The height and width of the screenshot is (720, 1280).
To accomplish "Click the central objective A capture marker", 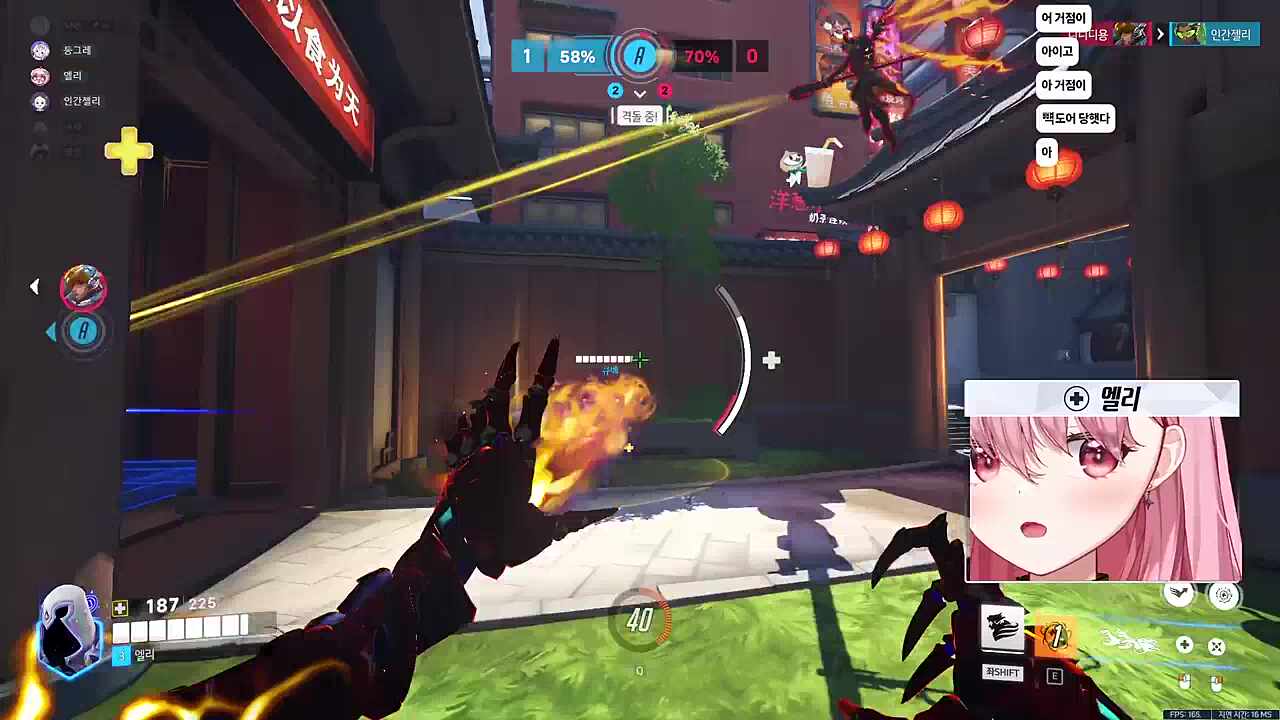I will [x=639, y=56].
